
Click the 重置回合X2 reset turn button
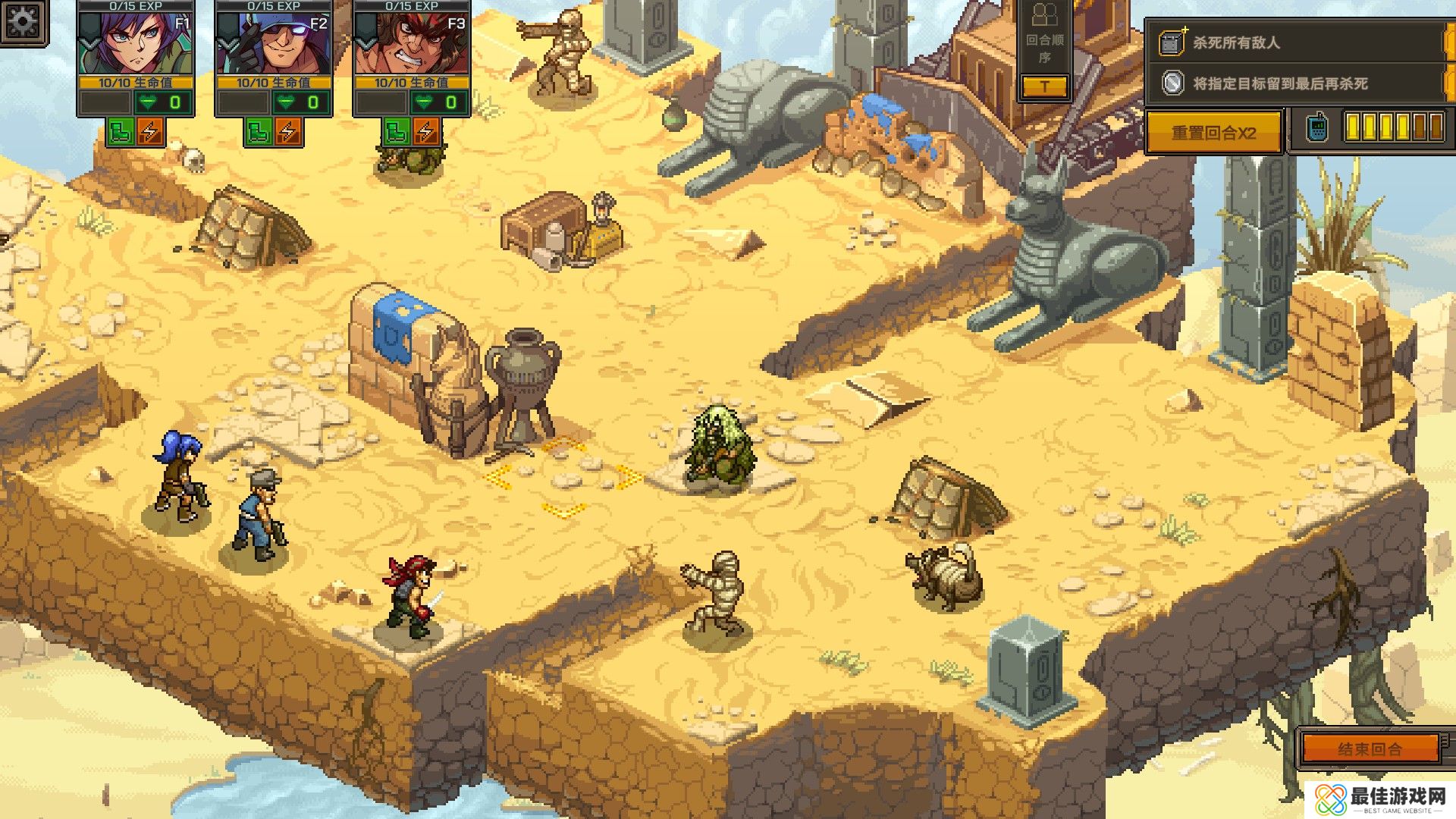(x=1213, y=133)
